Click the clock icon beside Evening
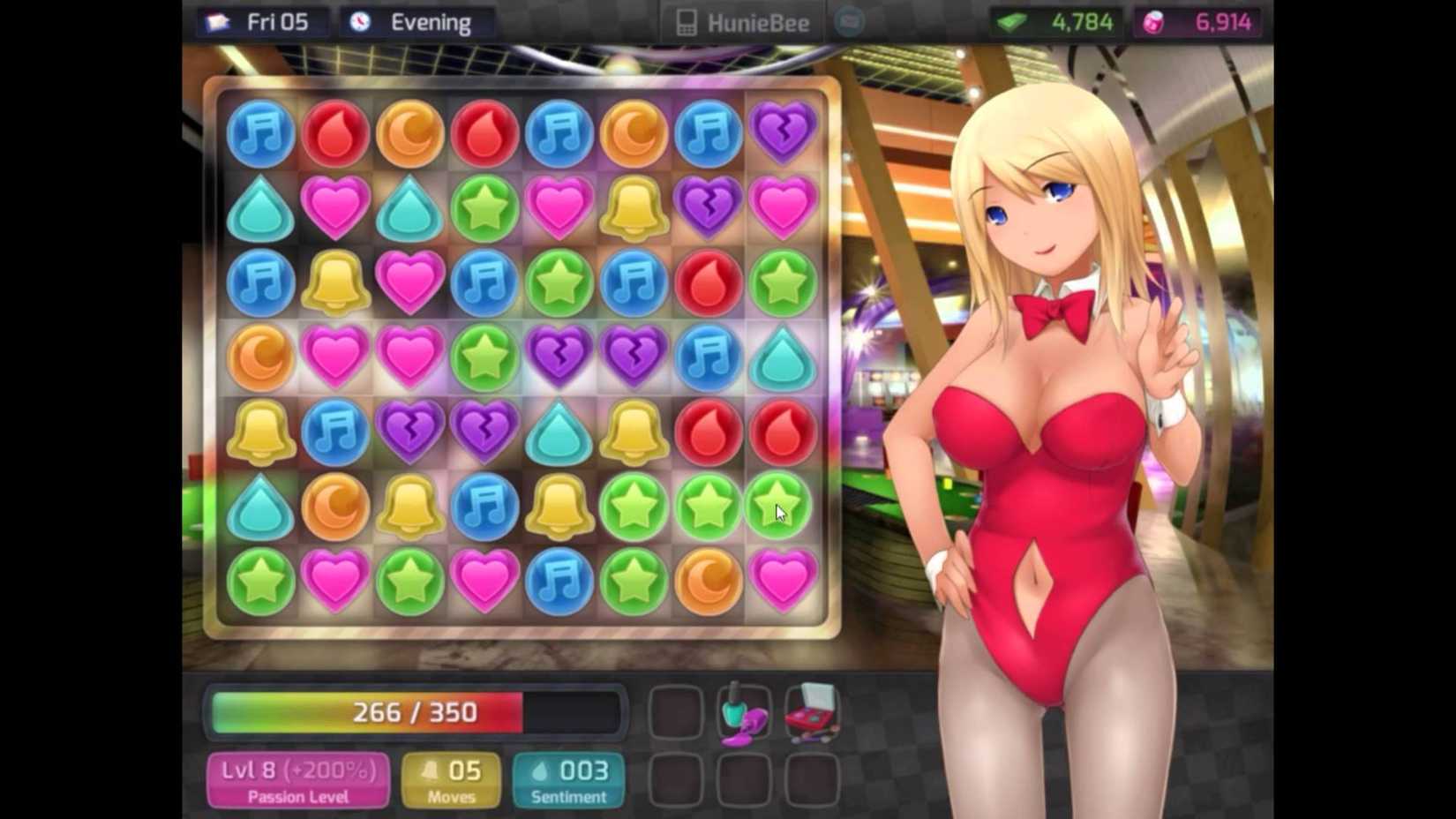This screenshot has height=819, width=1456. click(362, 22)
